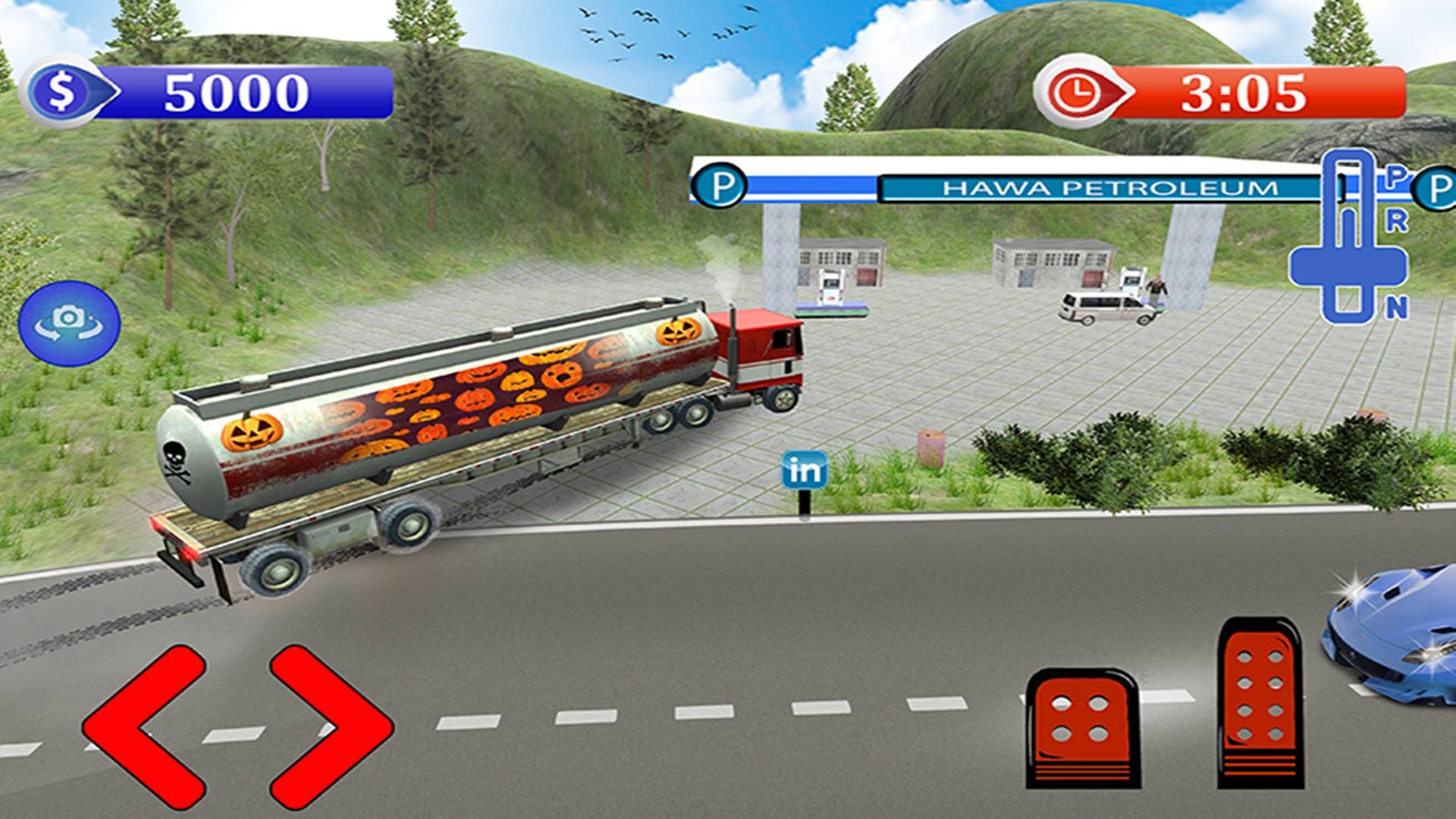Steer left with the red left arrow

point(144,726)
